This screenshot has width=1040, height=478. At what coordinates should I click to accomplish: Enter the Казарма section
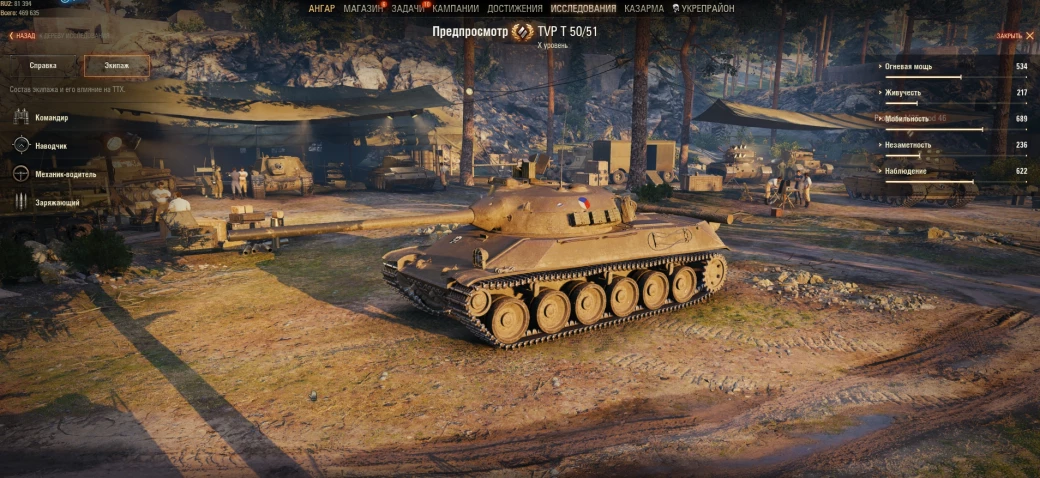[x=643, y=8]
